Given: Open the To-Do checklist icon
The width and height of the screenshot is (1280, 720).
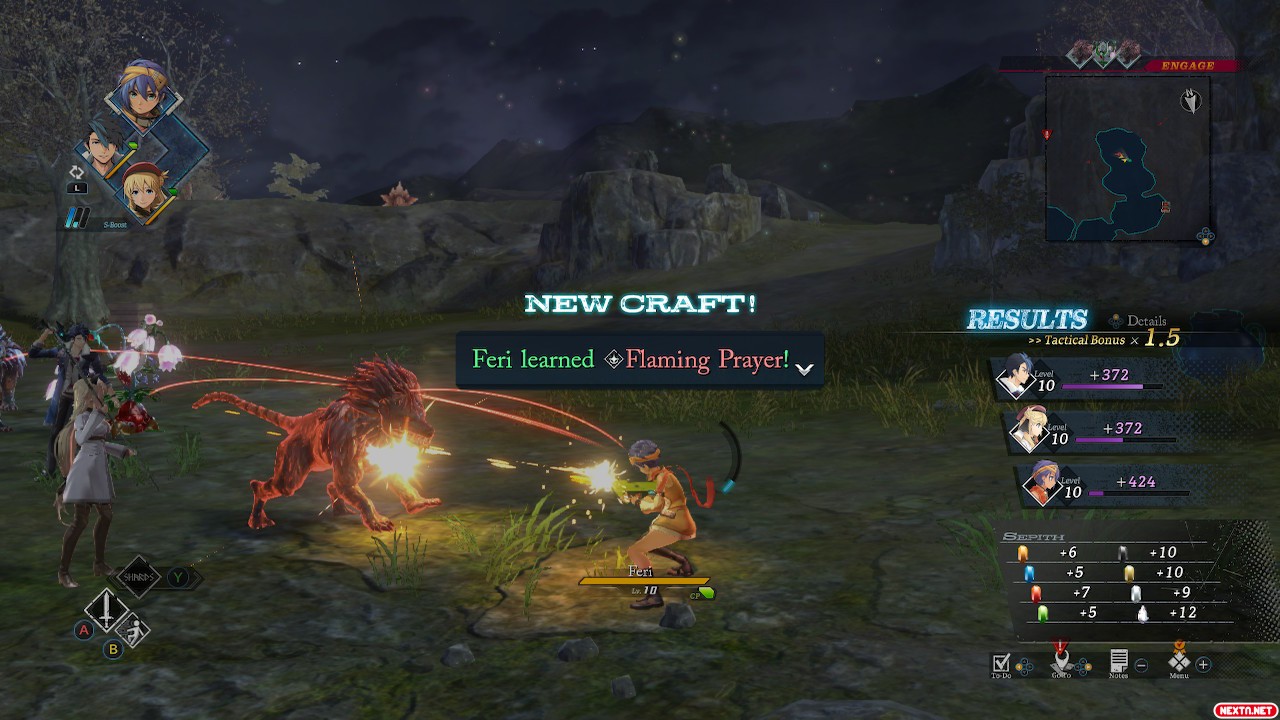Looking at the screenshot, I should (x=1000, y=662).
